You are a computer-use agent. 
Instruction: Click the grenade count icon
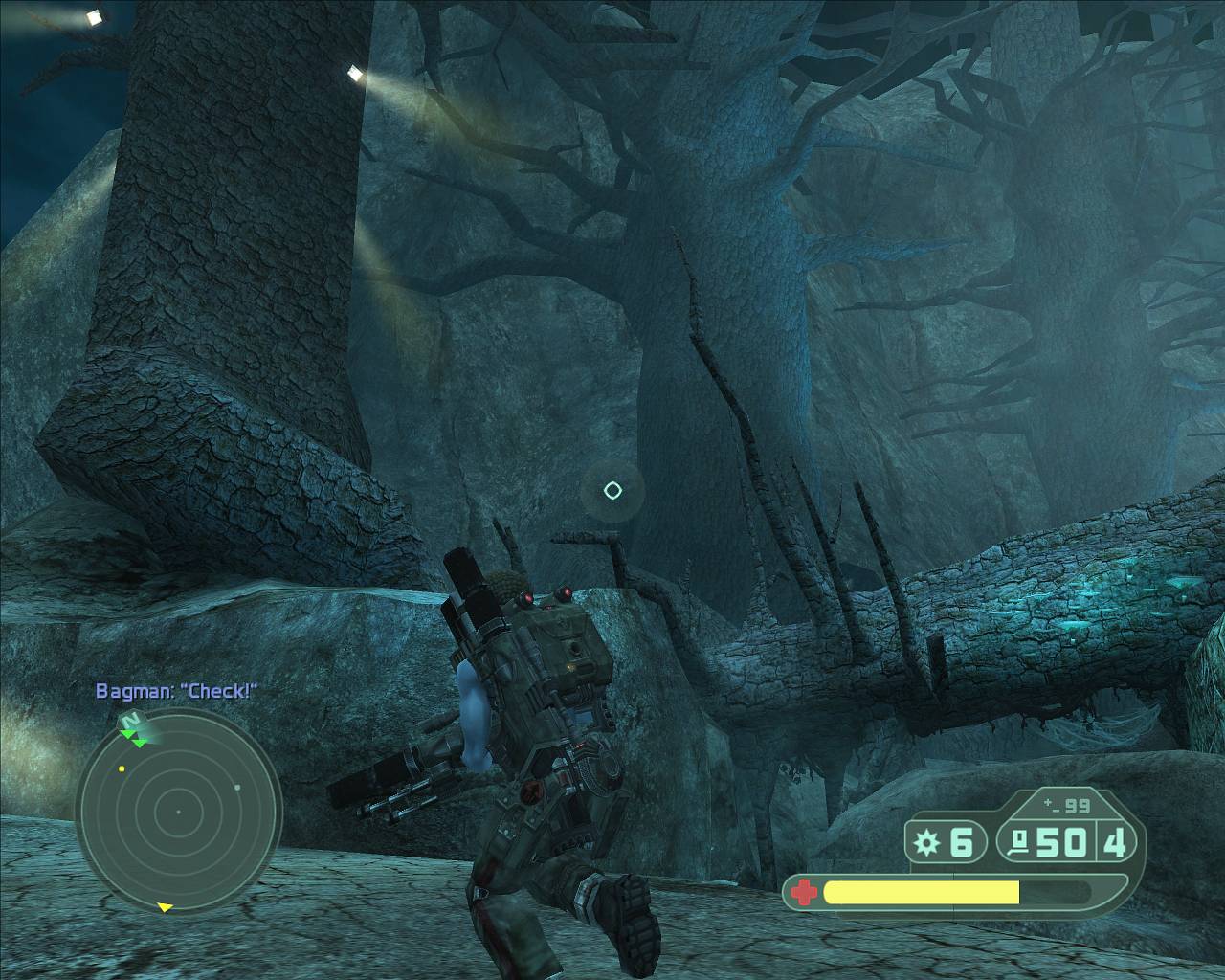pos(926,843)
